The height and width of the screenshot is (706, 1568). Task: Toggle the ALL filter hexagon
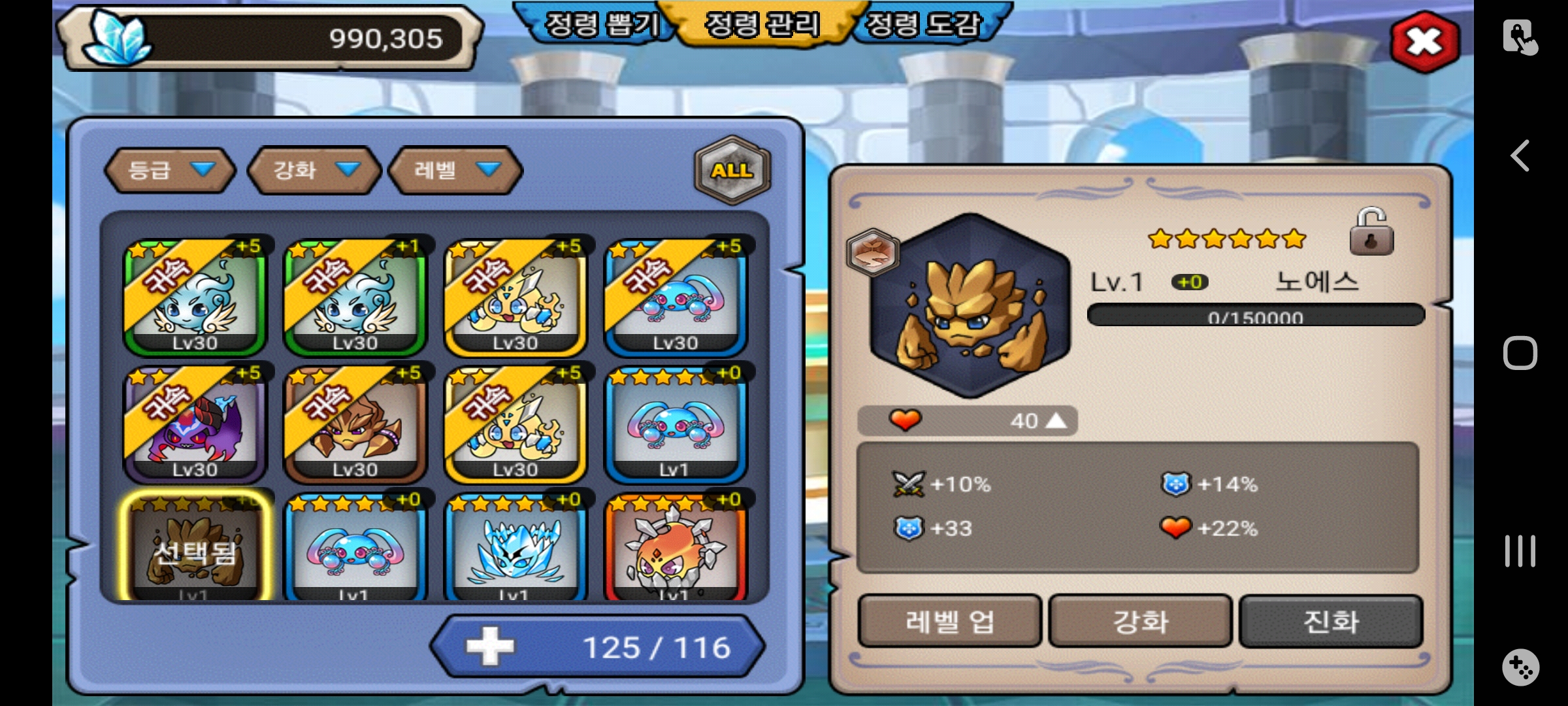[732, 170]
